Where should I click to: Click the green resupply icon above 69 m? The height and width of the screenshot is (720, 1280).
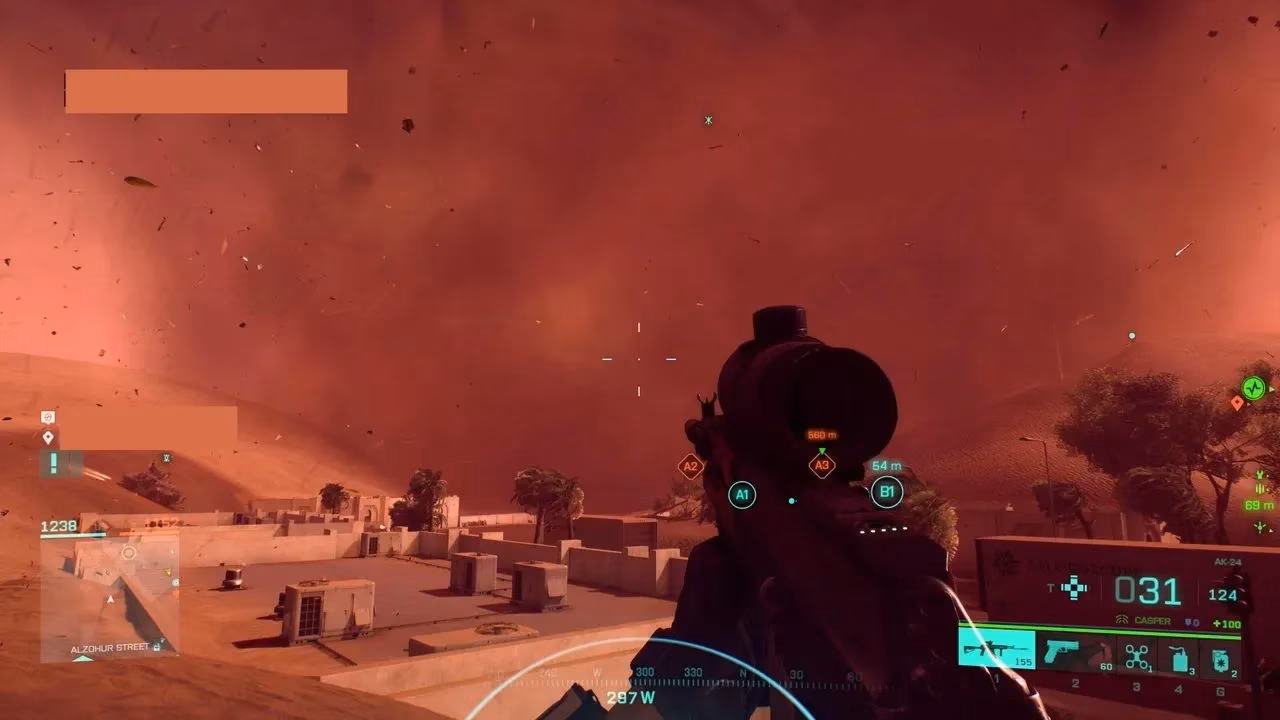tap(1260, 488)
